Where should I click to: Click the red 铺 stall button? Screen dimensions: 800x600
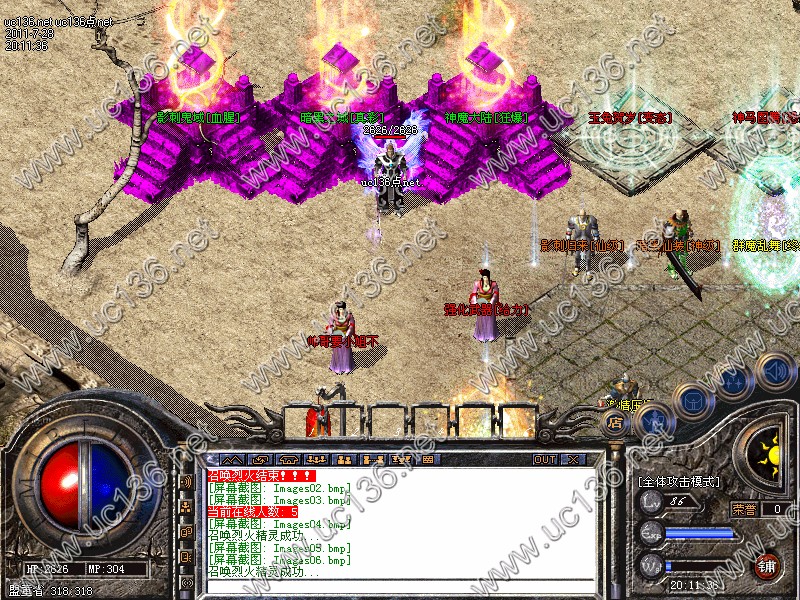click(x=767, y=566)
